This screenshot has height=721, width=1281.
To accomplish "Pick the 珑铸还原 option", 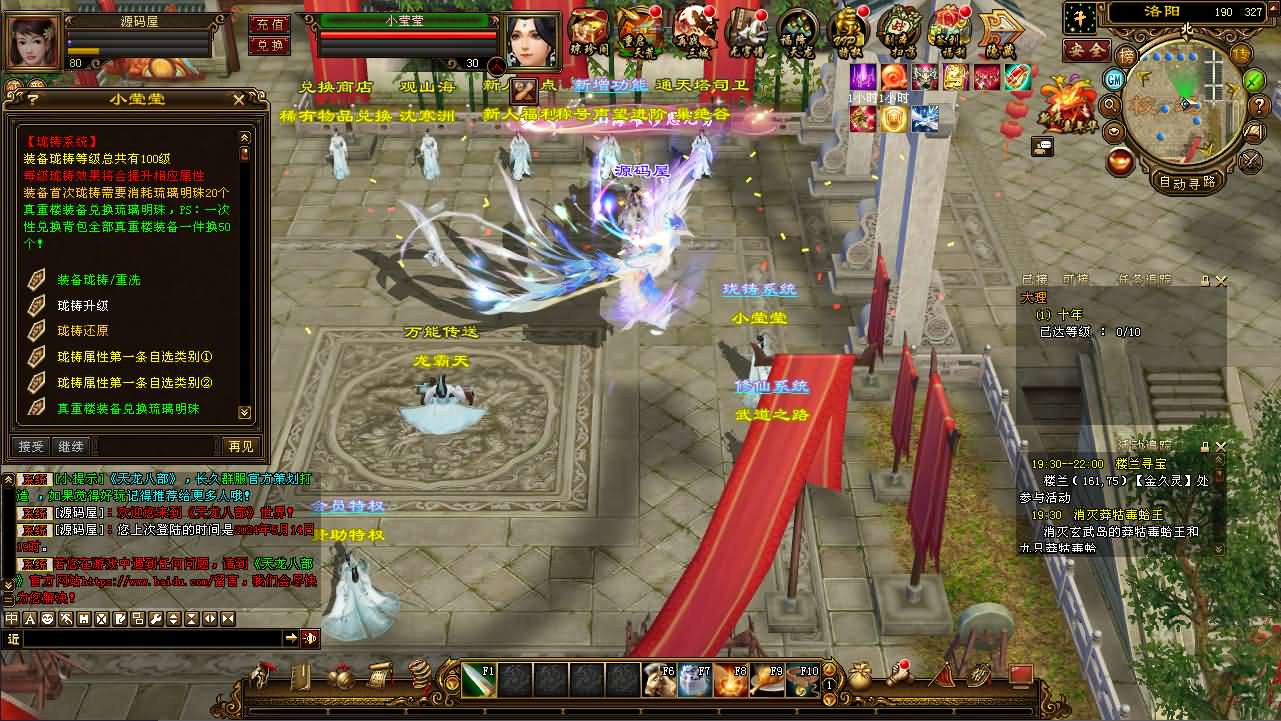I will click(x=82, y=331).
